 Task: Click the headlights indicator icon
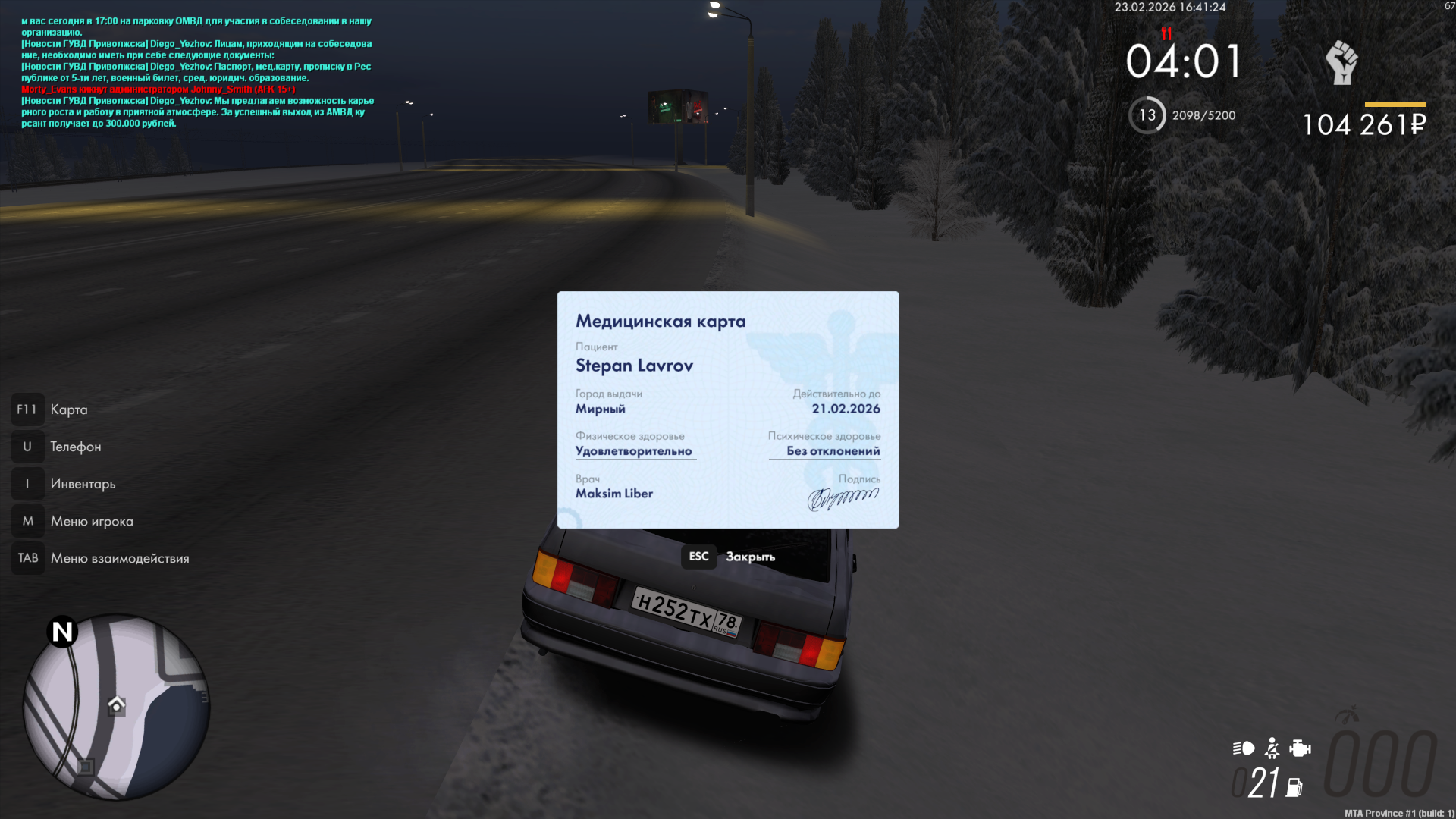[x=1243, y=748]
